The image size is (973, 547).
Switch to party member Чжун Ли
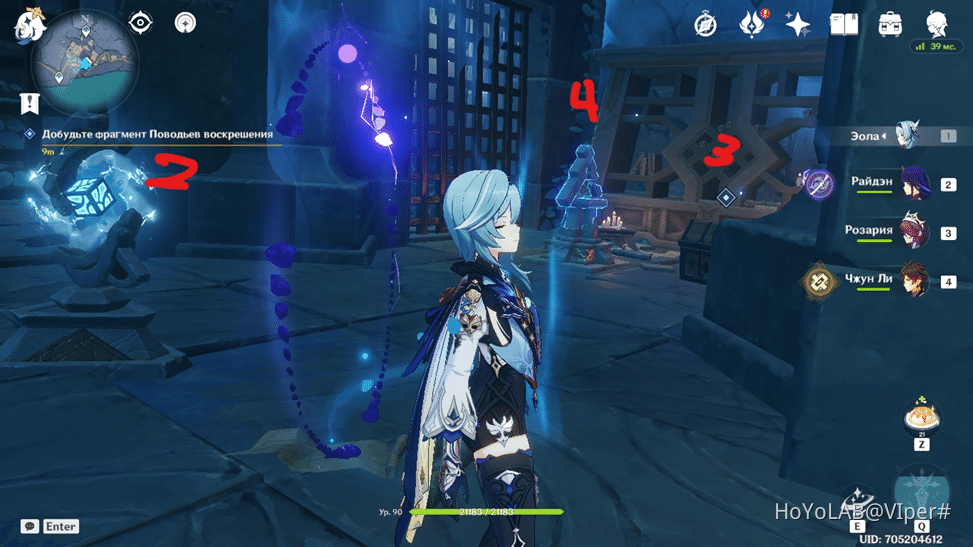pos(914,281)
